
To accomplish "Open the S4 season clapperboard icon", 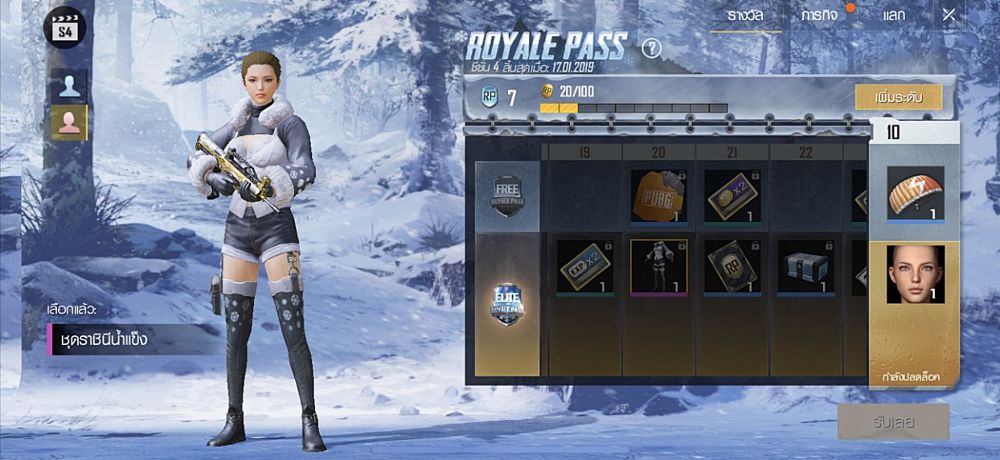I will coord(65,26).
